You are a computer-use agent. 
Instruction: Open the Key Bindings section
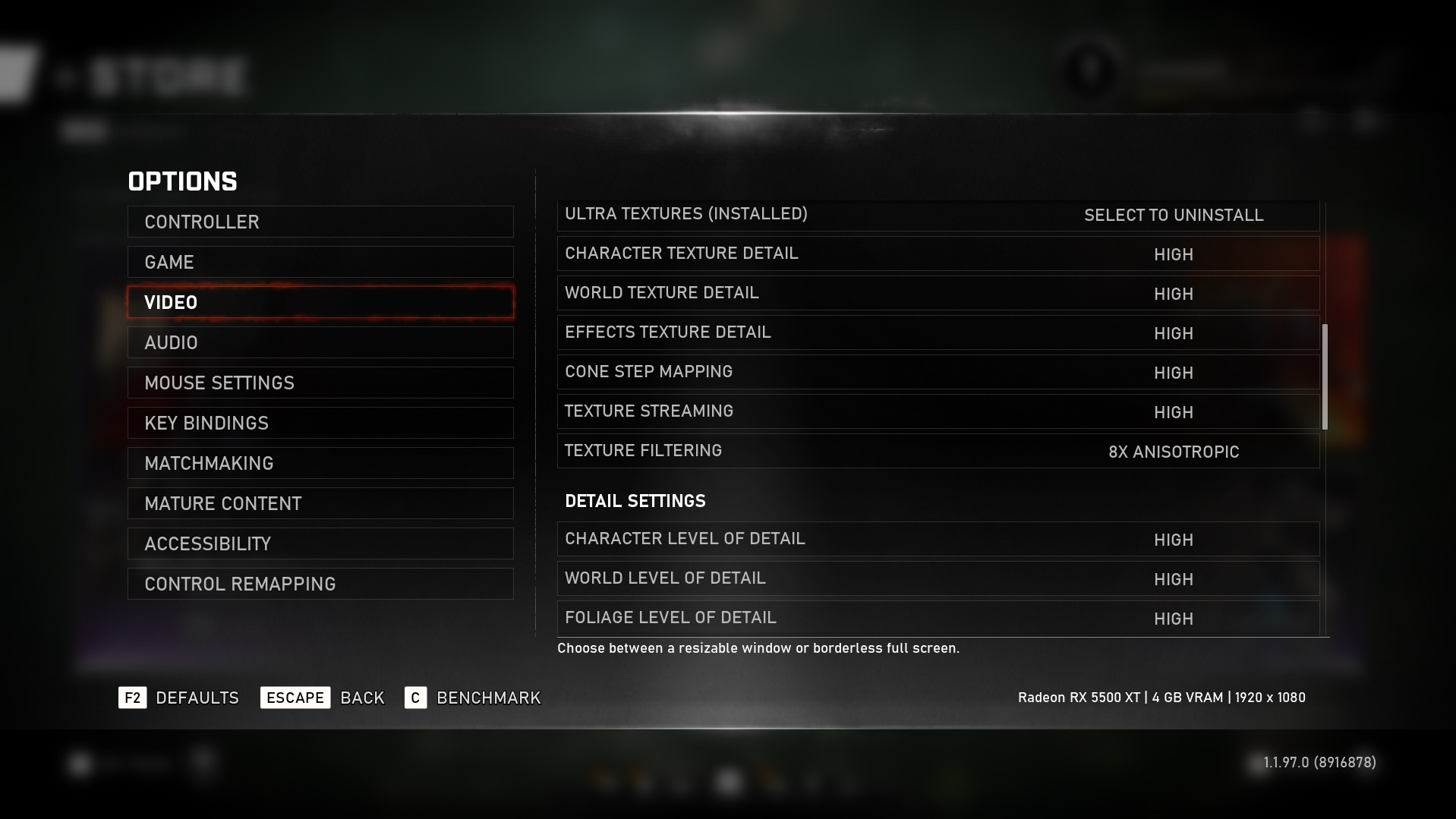(320, 423)
